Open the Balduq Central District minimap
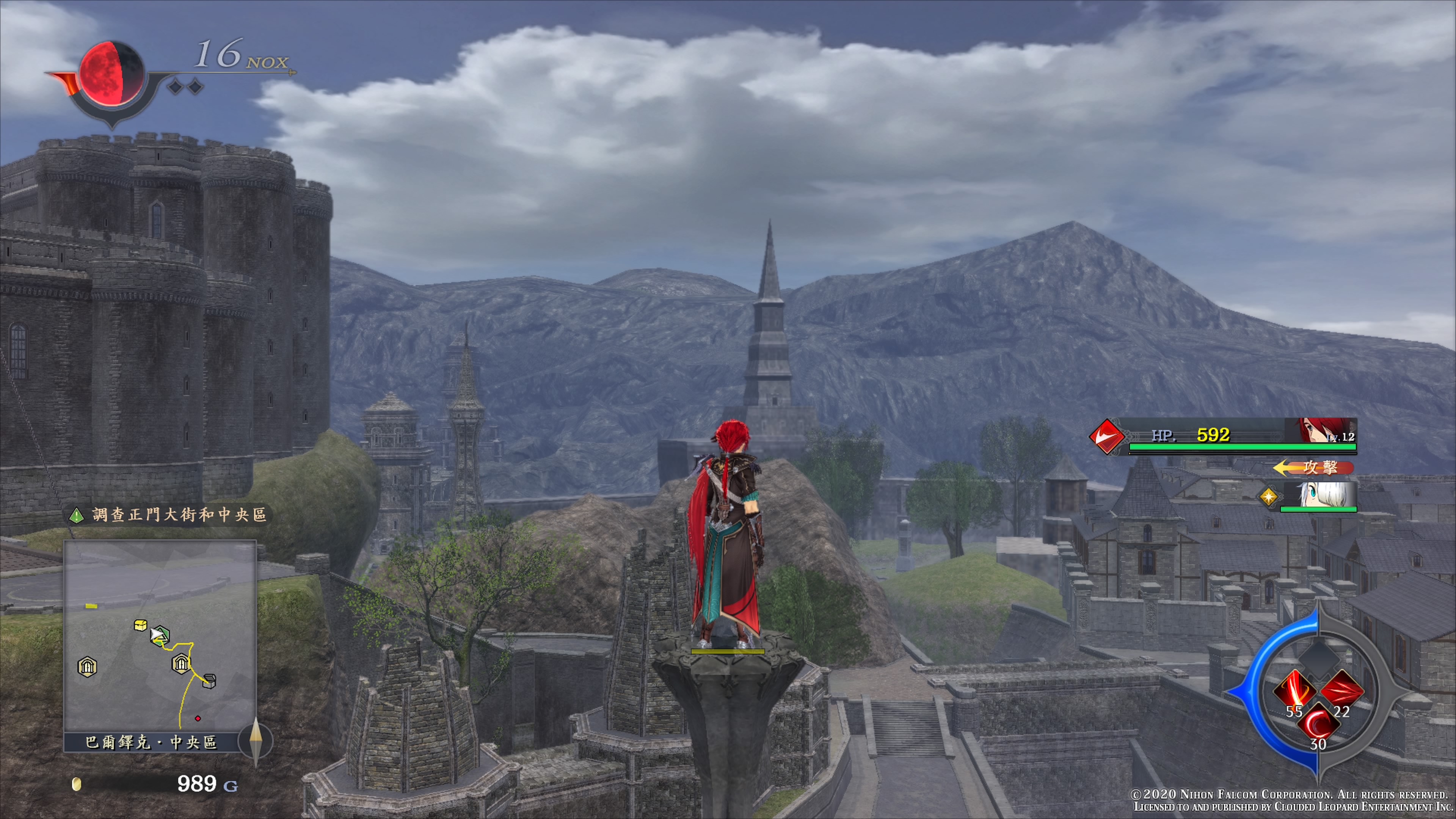 click(x=160, y=636)
